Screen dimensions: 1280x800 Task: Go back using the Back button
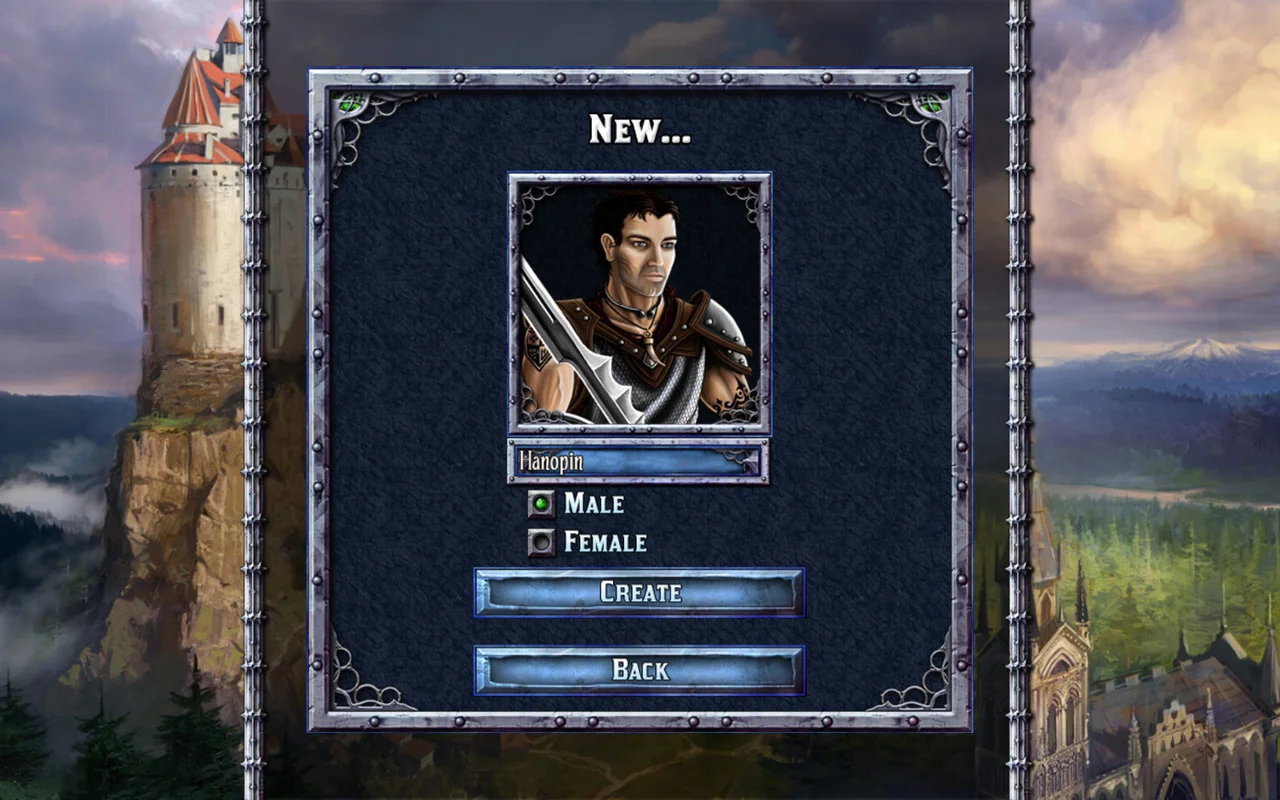point(640,671)
